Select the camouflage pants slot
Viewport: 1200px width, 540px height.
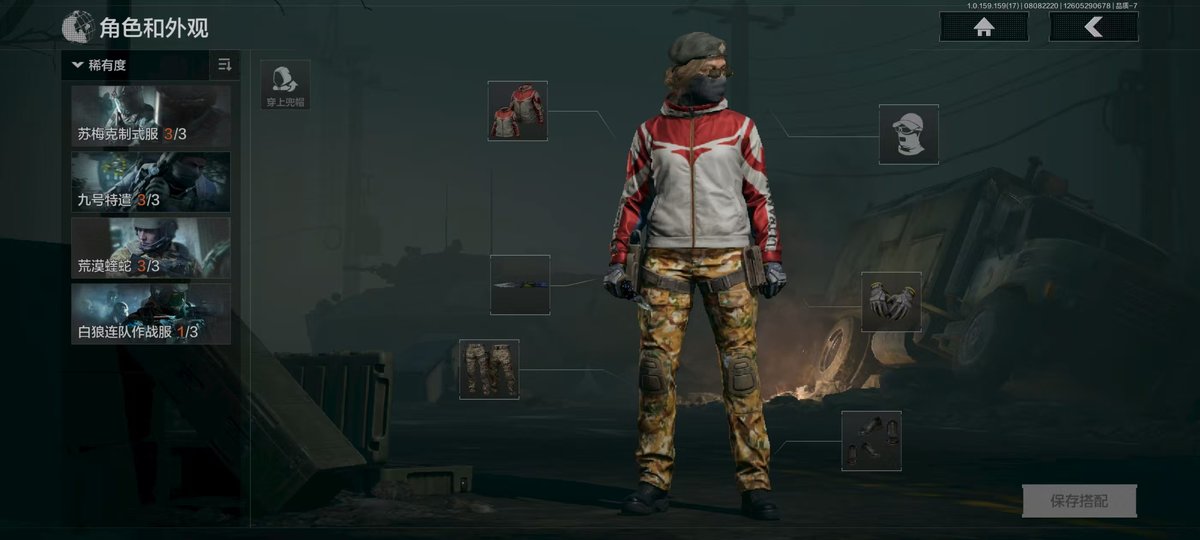pos(489,369)
